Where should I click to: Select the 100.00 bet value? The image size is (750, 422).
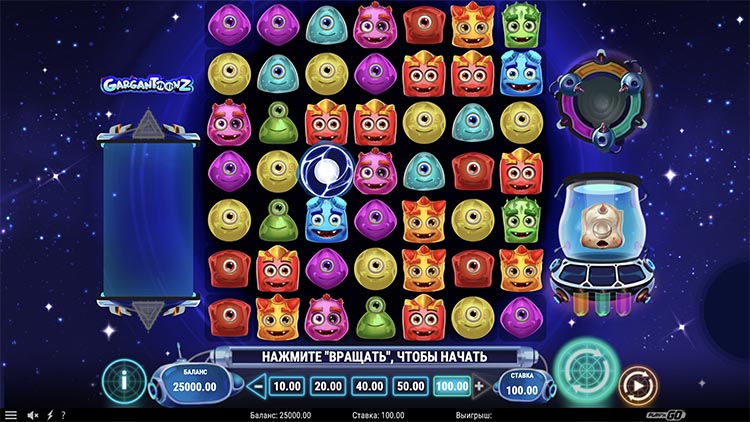tap(449, 386)
